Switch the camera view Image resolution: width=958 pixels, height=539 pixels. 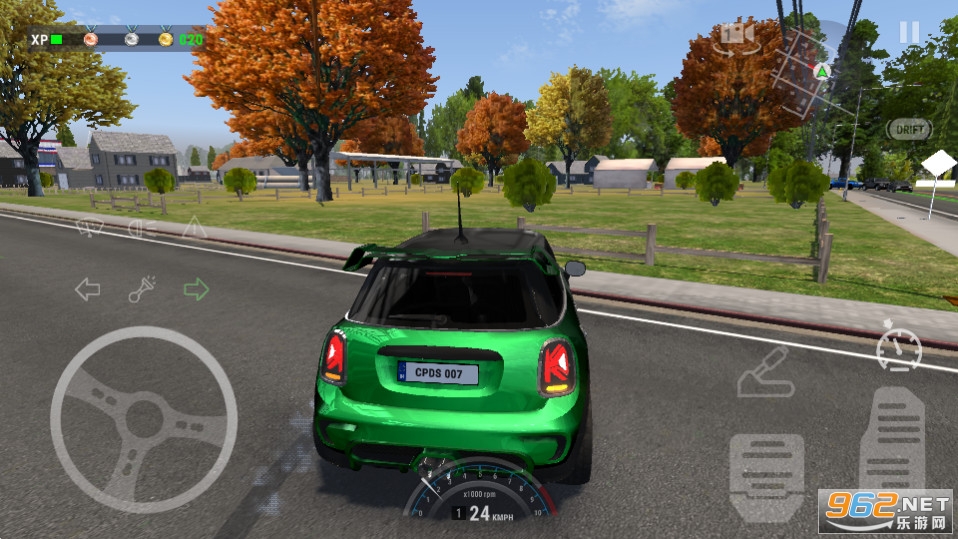pyautogui.click(x=739, y=35)
